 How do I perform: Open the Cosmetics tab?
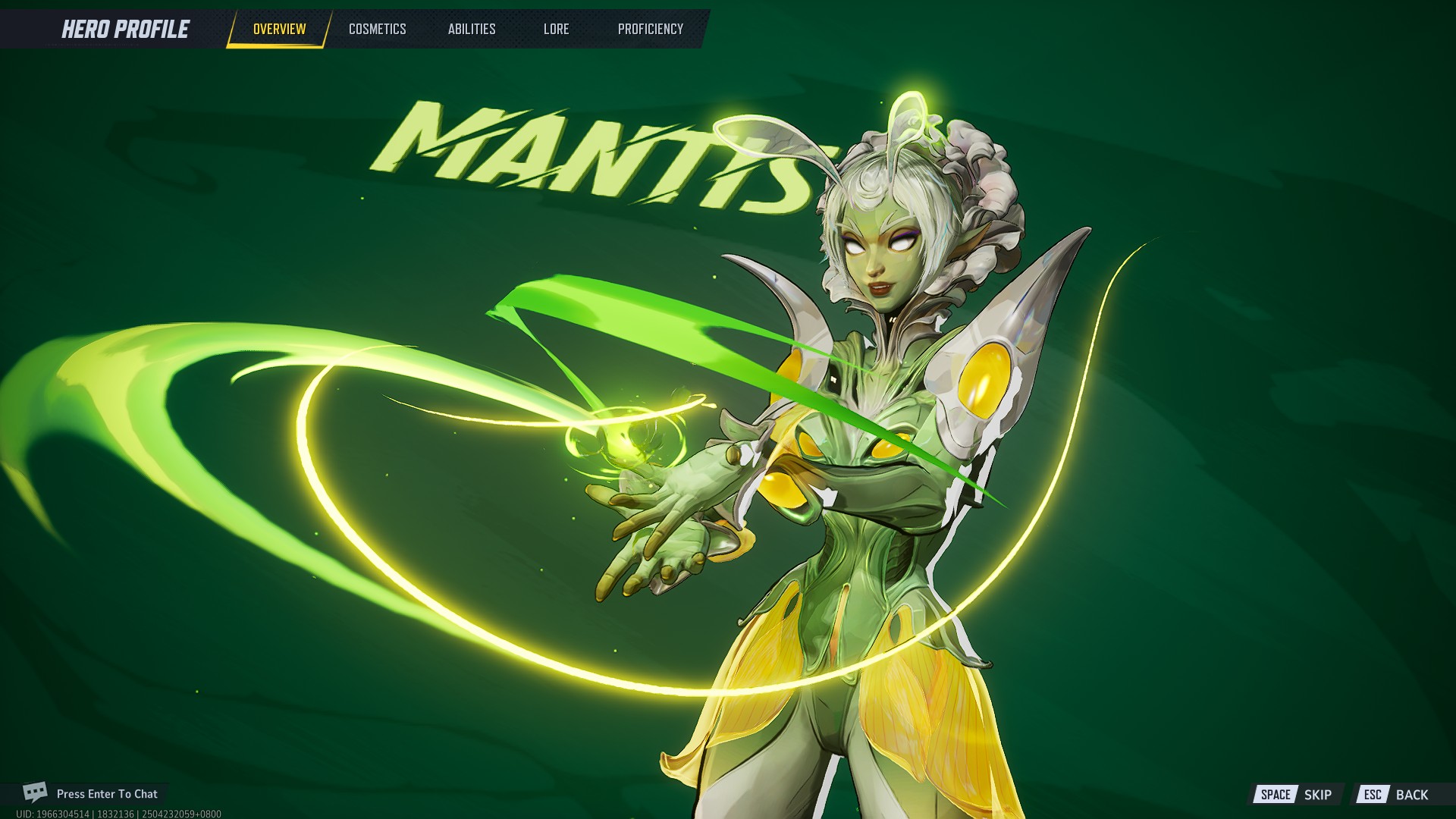point(377,30)
